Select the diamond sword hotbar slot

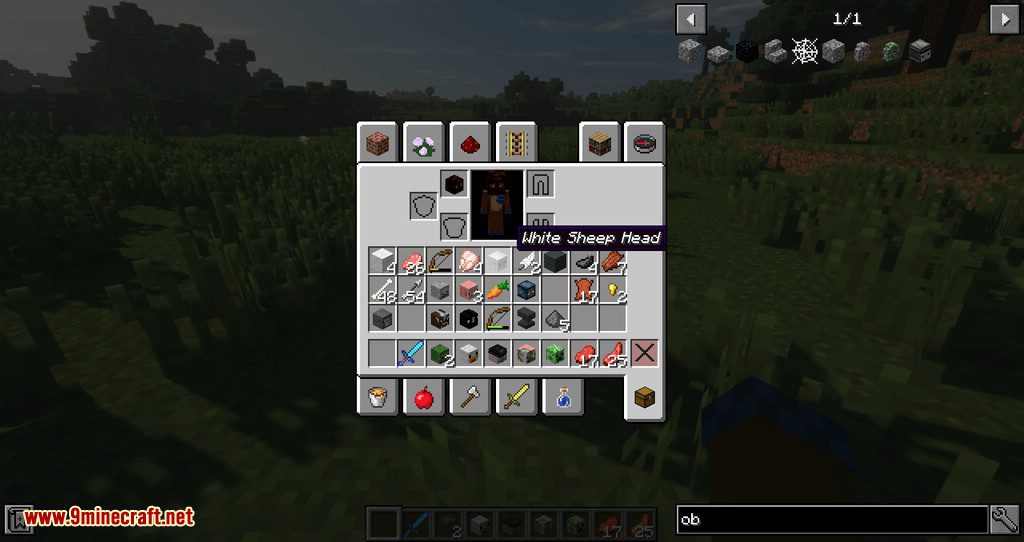[x=411, y=353]
